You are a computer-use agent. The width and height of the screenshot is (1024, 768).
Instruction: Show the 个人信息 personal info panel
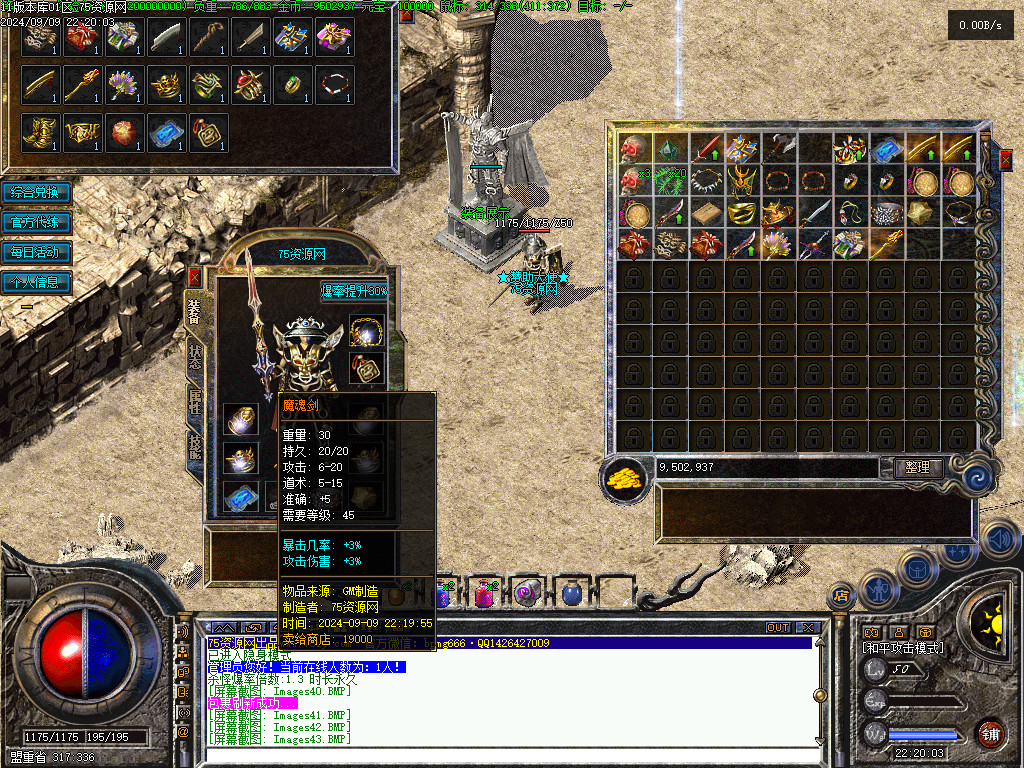(36, 282)
